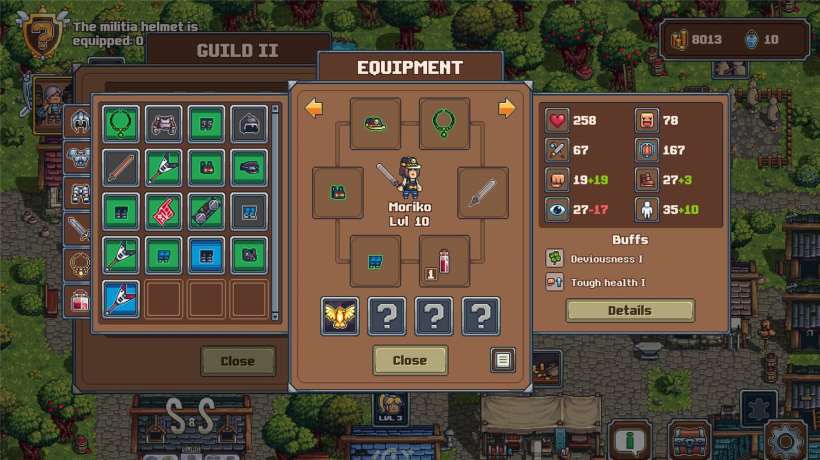
Task: Open the gear settings button
Action: [x=787, y=438]
